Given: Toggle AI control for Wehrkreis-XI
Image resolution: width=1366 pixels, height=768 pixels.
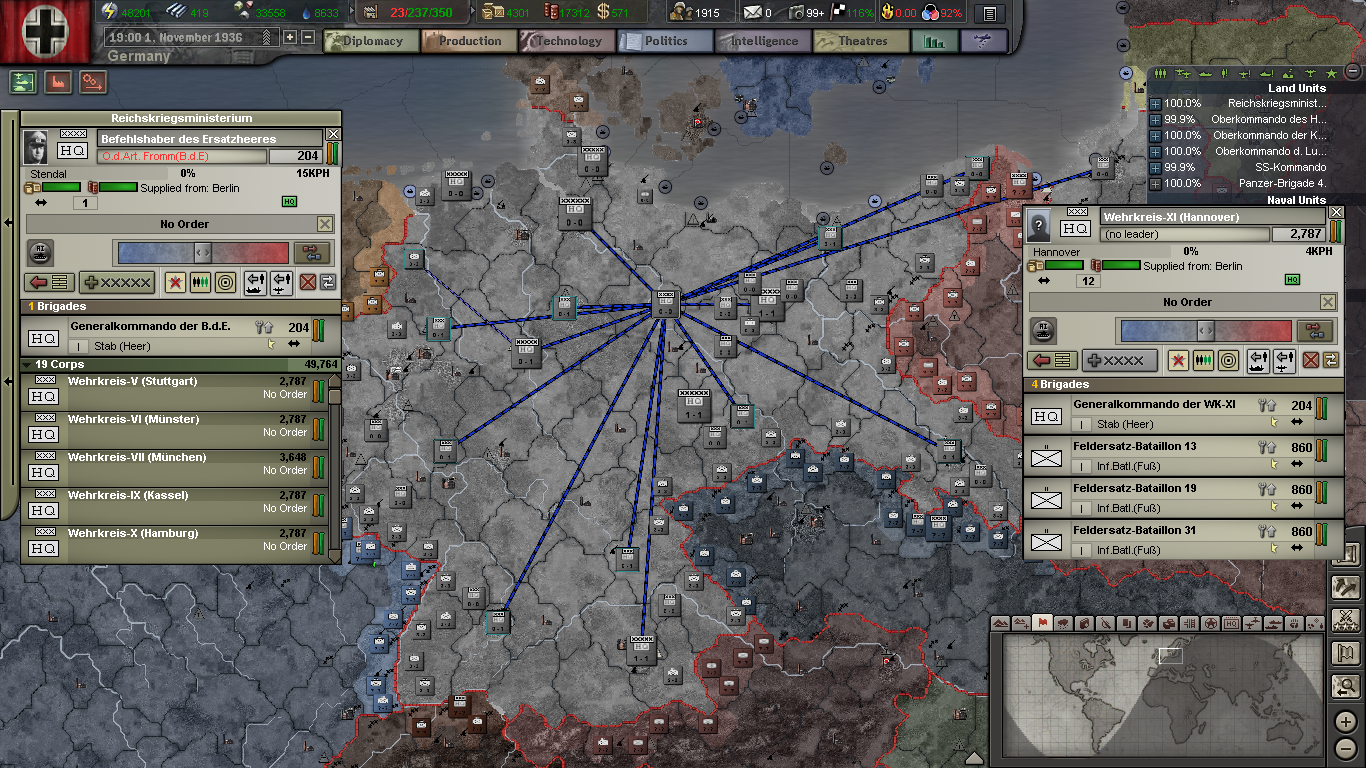Looking at the screenshot, I should tap(1043, 330).
